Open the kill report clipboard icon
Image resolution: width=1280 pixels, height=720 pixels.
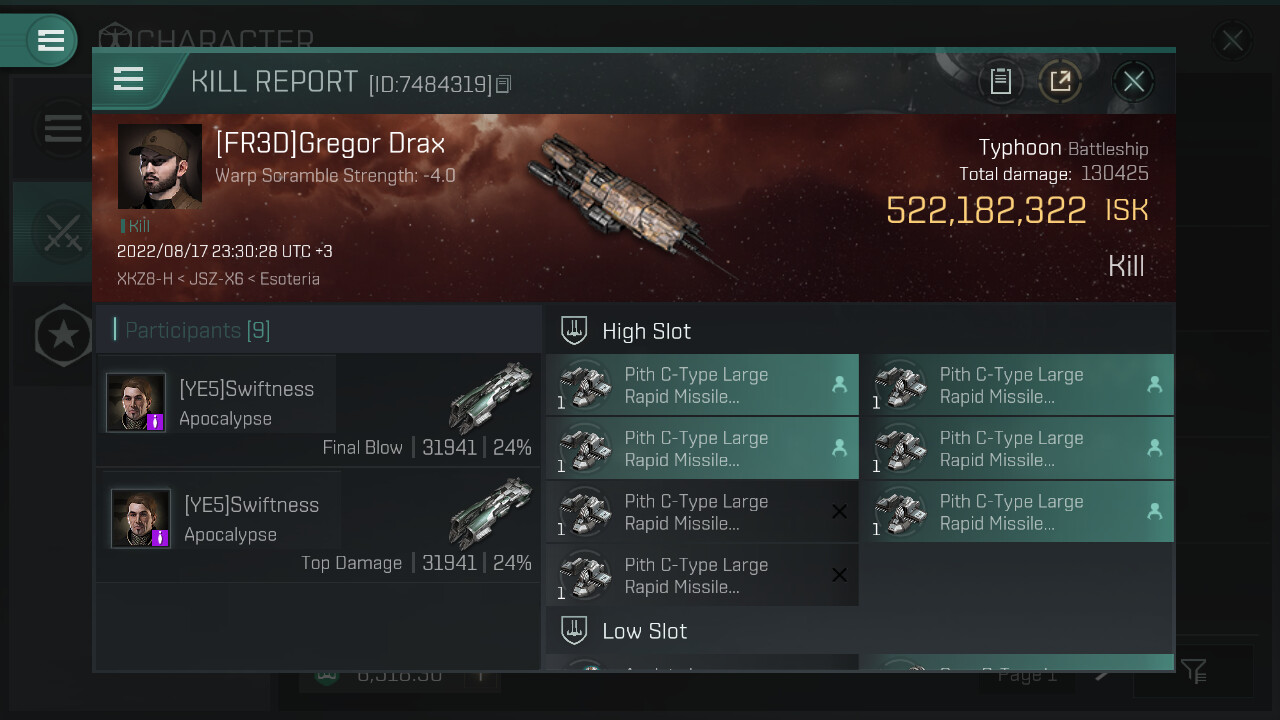pyautogui.click(x=1000, y=82)
